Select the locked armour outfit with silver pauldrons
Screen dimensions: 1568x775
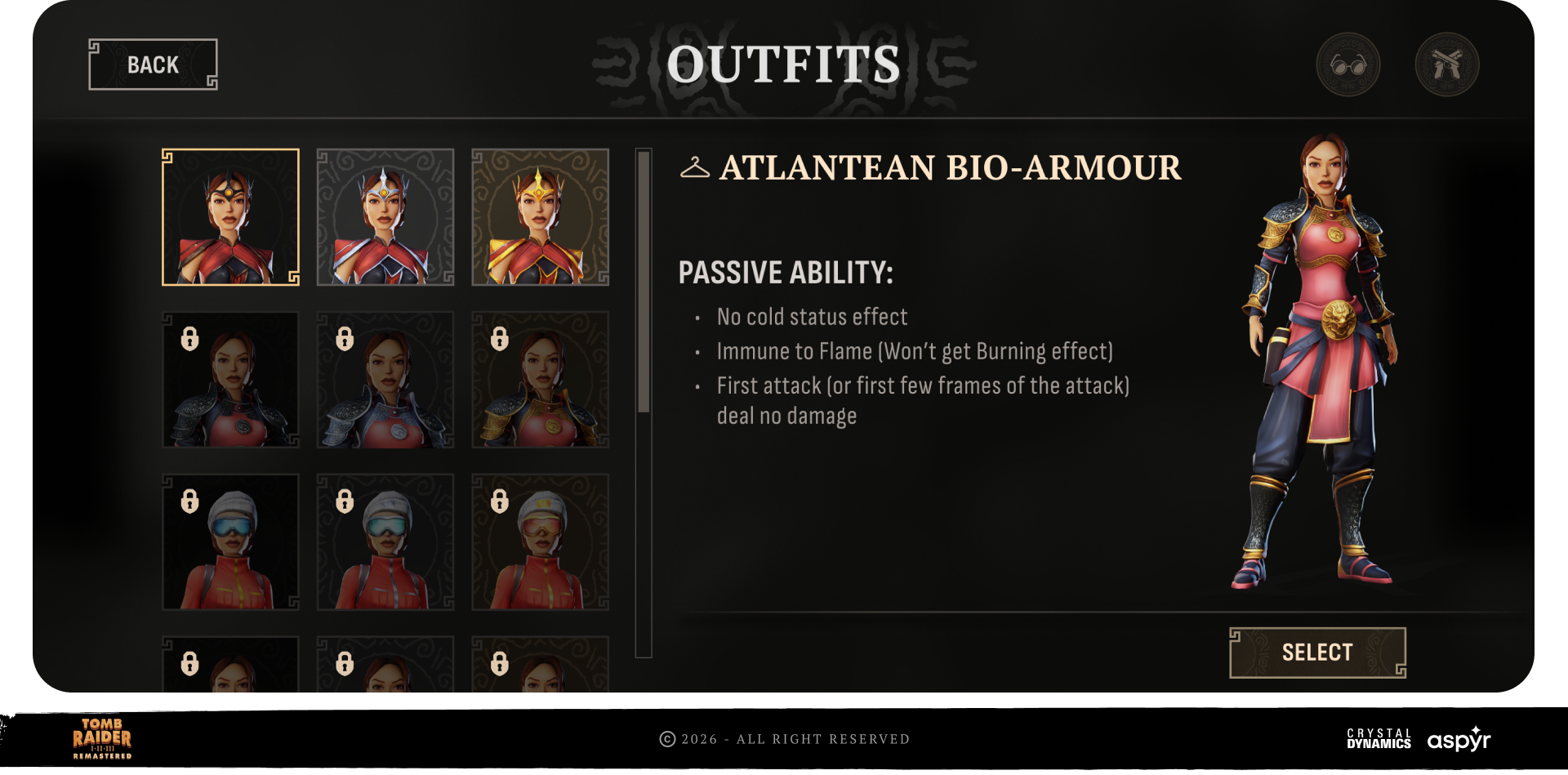point(385,380)
